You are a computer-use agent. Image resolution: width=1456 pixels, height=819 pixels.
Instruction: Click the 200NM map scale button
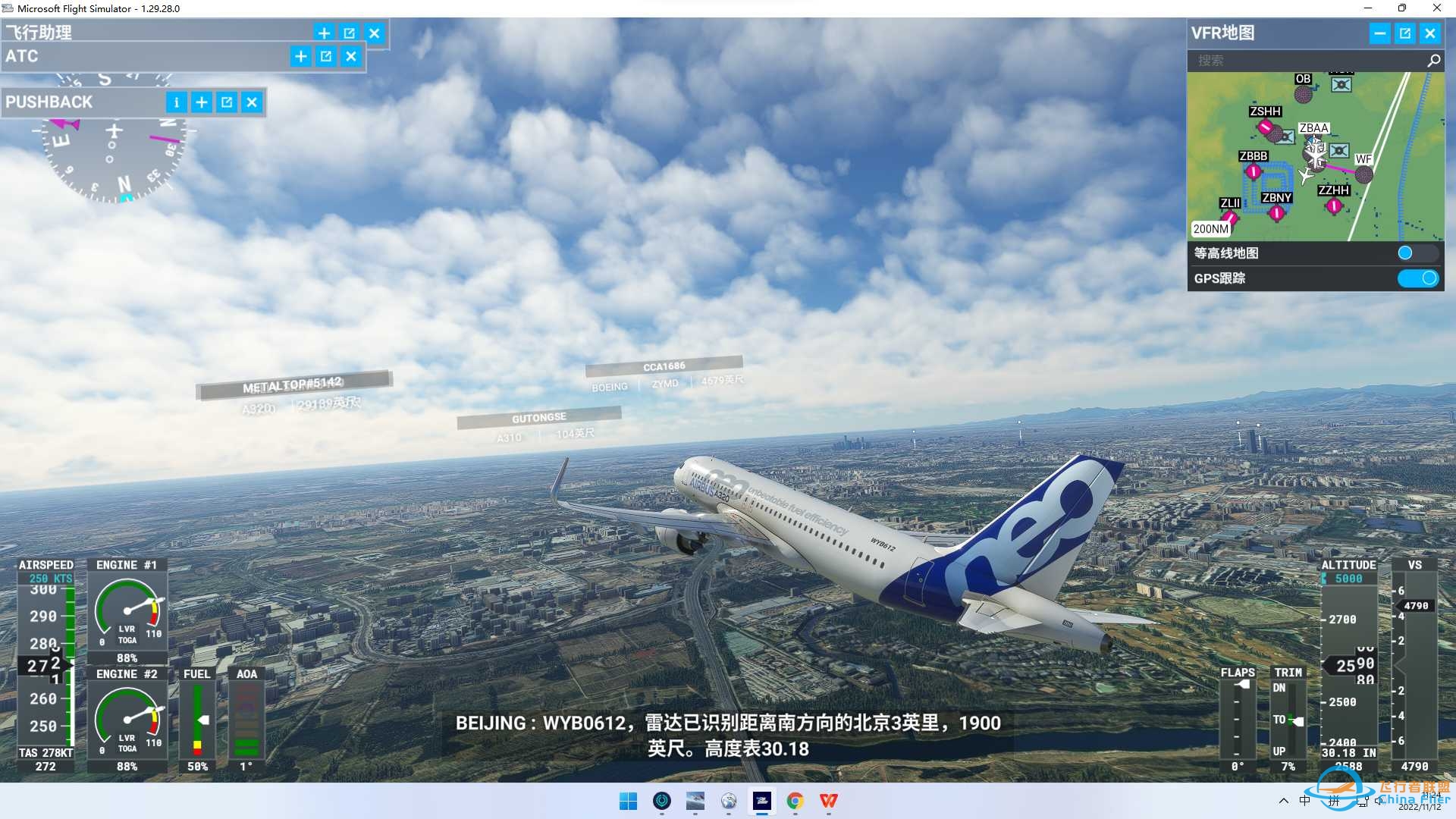click(1210, 228)
